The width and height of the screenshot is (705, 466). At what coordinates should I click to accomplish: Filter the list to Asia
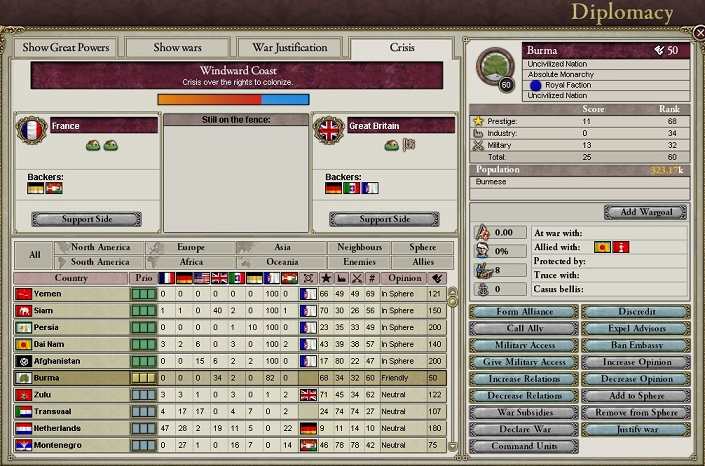click(x=281, y=247)
